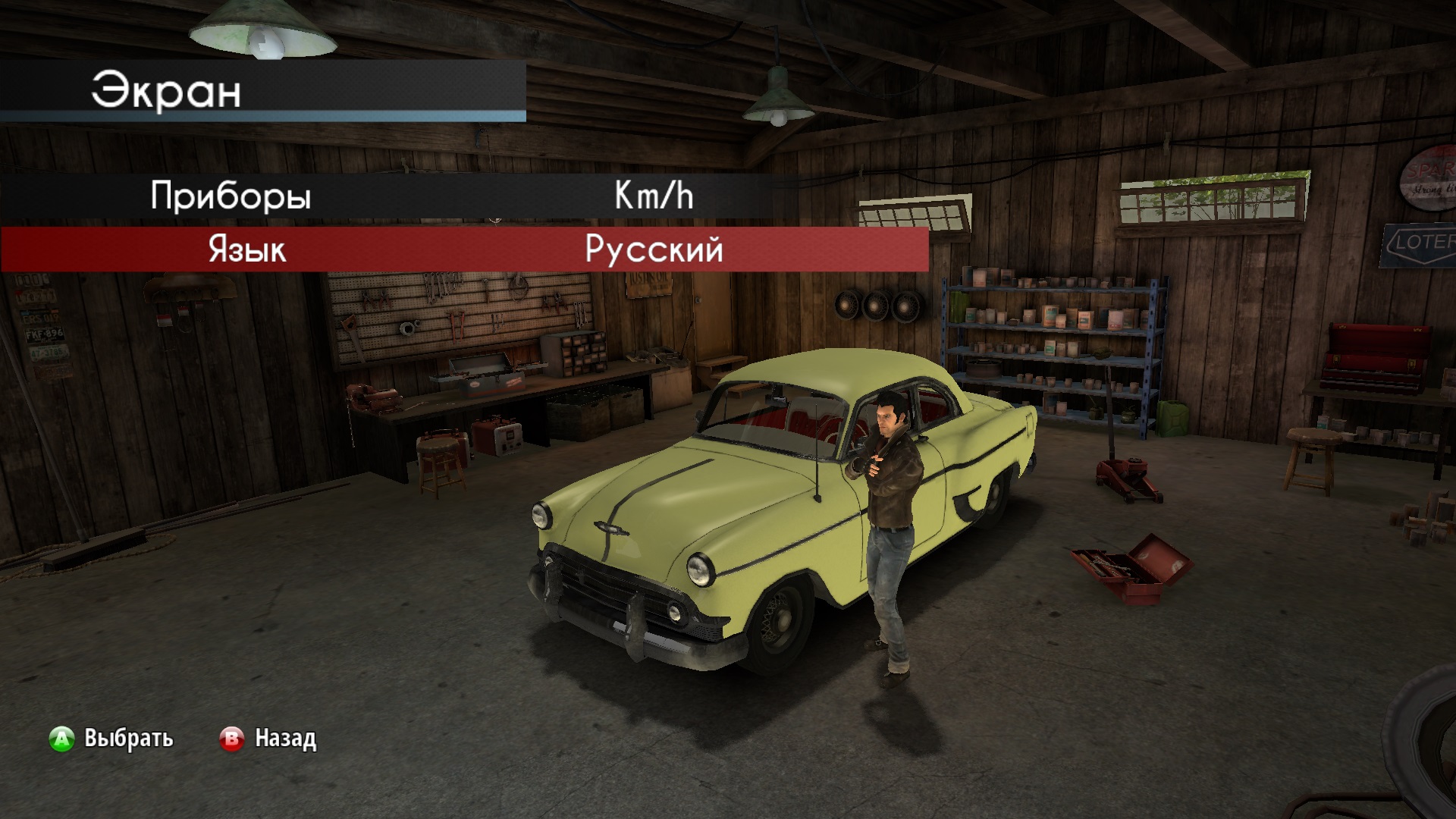Switch the Русский language value
This screenshot has height=819, width=1456.
click(654, 249)
